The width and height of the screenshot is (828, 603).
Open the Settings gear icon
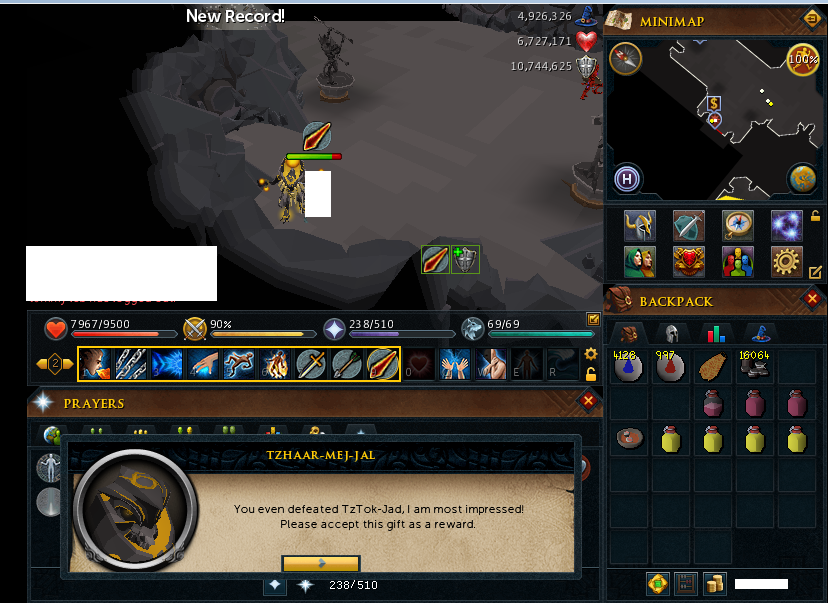(786, 261)
